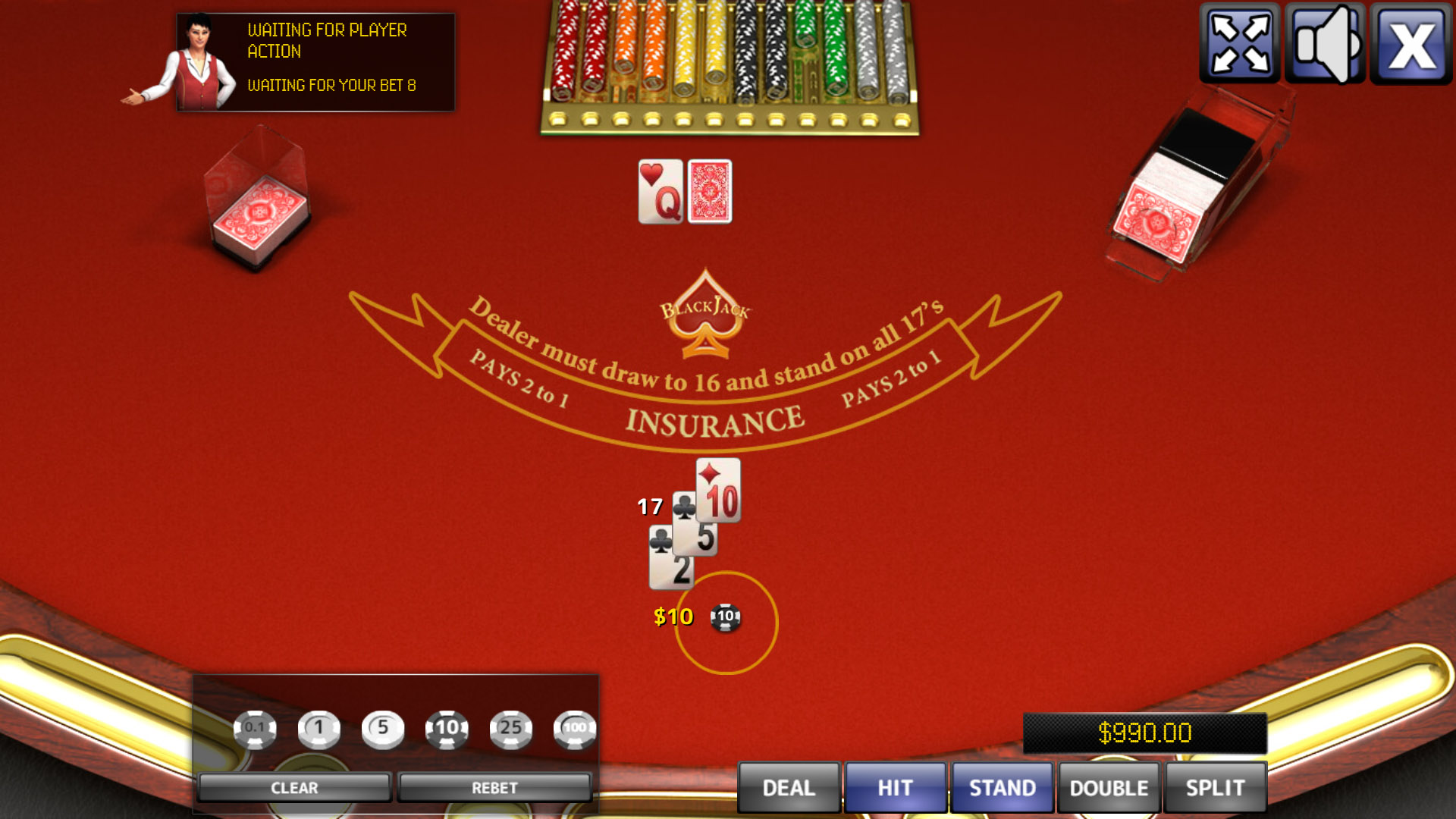The image size is (1456, 819).
Task: Select the 1 chip denomination
Action: [318, 728]
